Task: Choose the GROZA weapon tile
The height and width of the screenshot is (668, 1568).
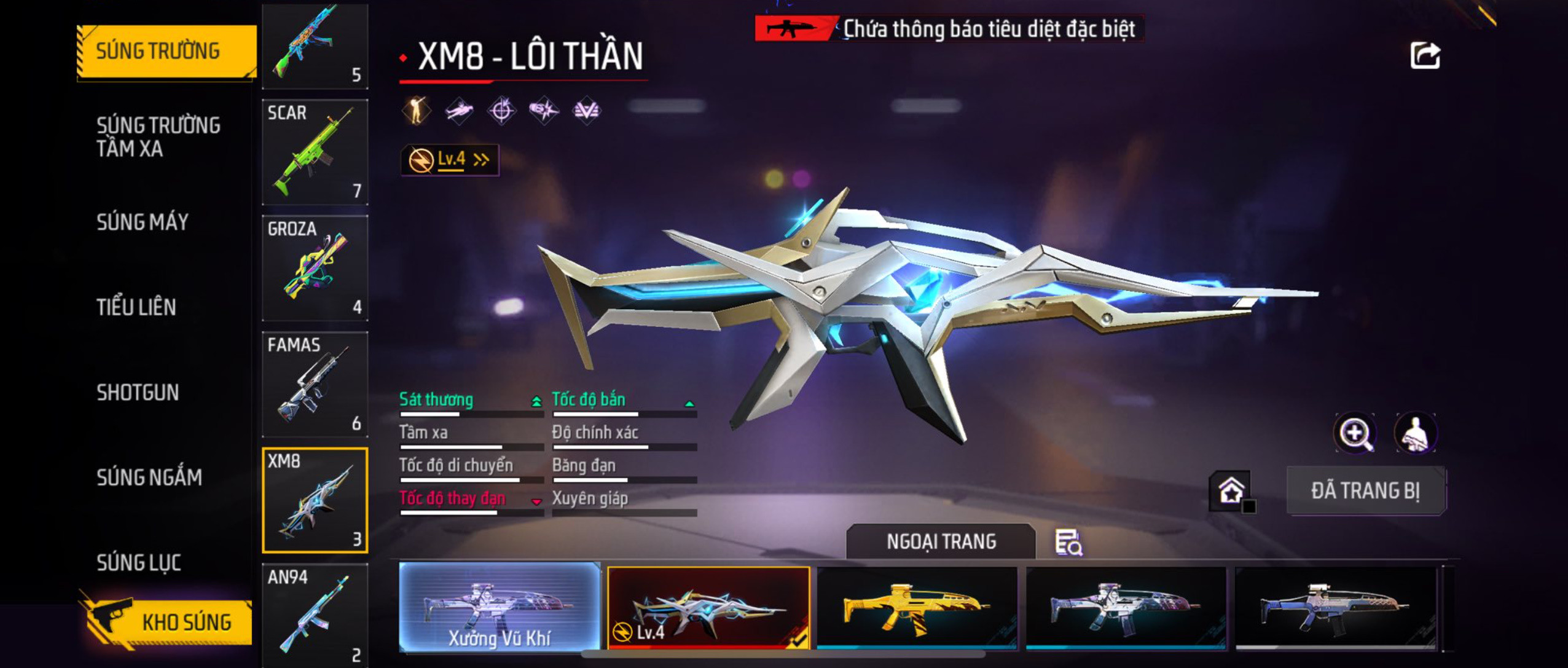Action: [x=315, y=268]
